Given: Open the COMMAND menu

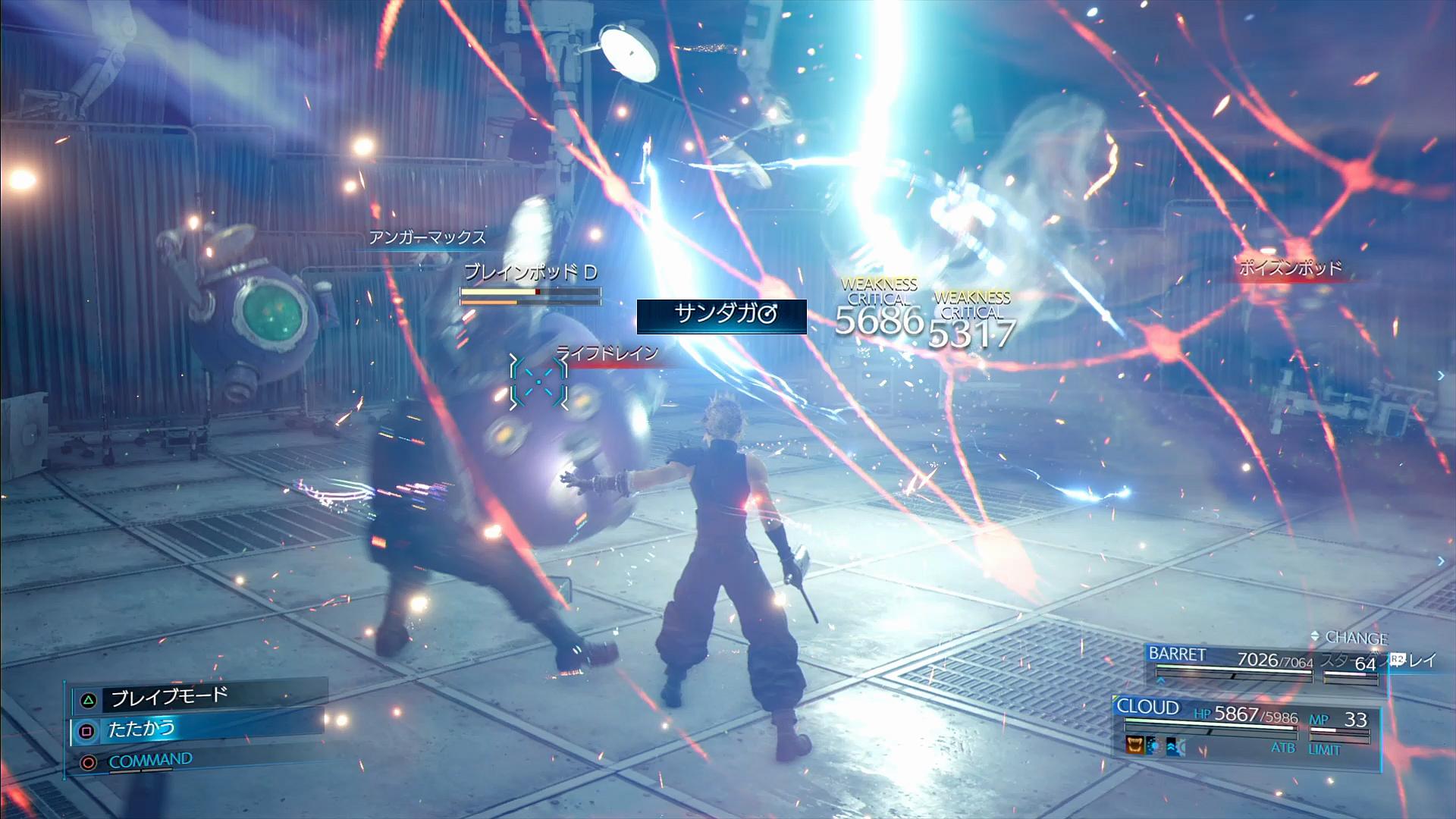Looking at the screenshot, I should [150, 761].
